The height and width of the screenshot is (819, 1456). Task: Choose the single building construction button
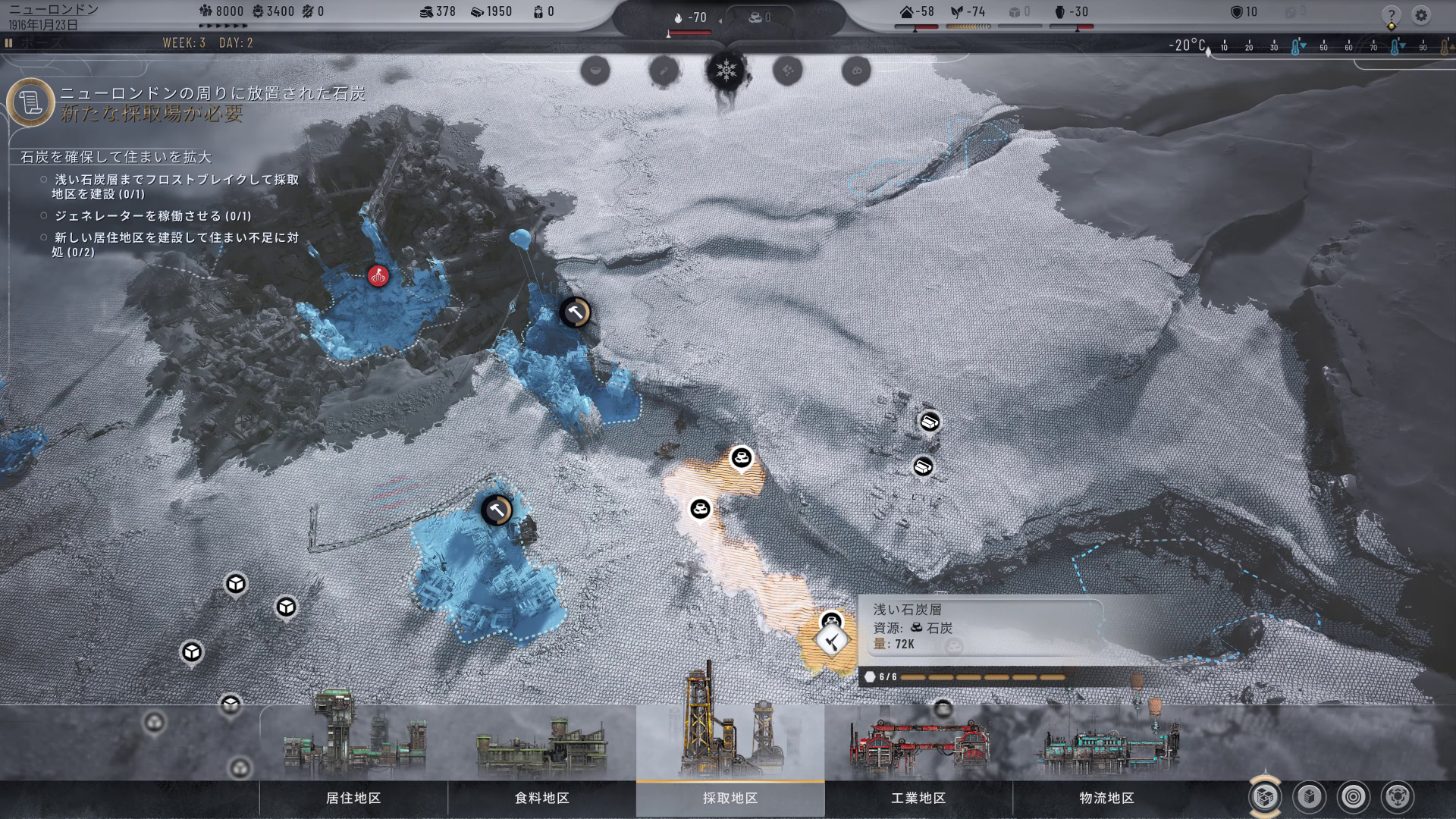(1310, 796)
